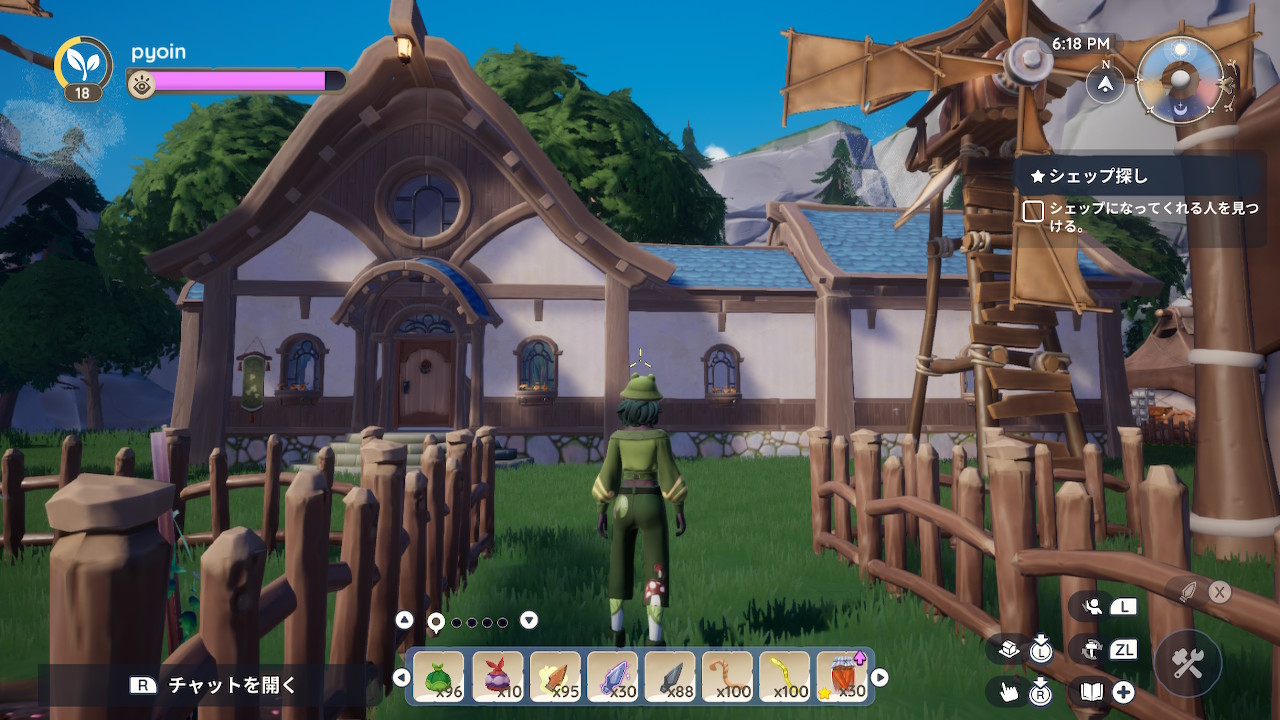Select the starred pickled carrot jar slot
Screen dimensions: 1280x720
842,677
